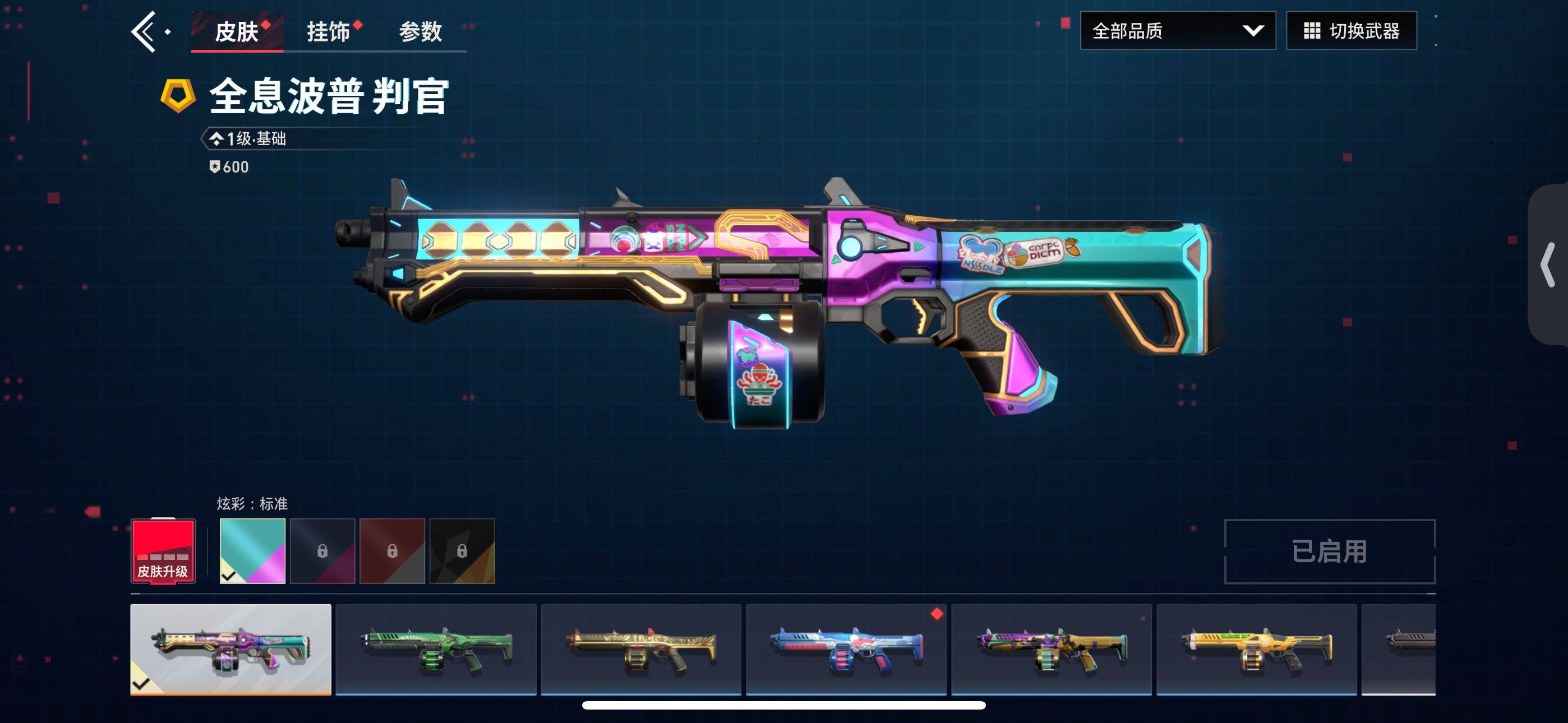Choose the purple and yellow Judge skin
The image size is (1568, 723).
pyautogui.click(x=1051, y=650)
